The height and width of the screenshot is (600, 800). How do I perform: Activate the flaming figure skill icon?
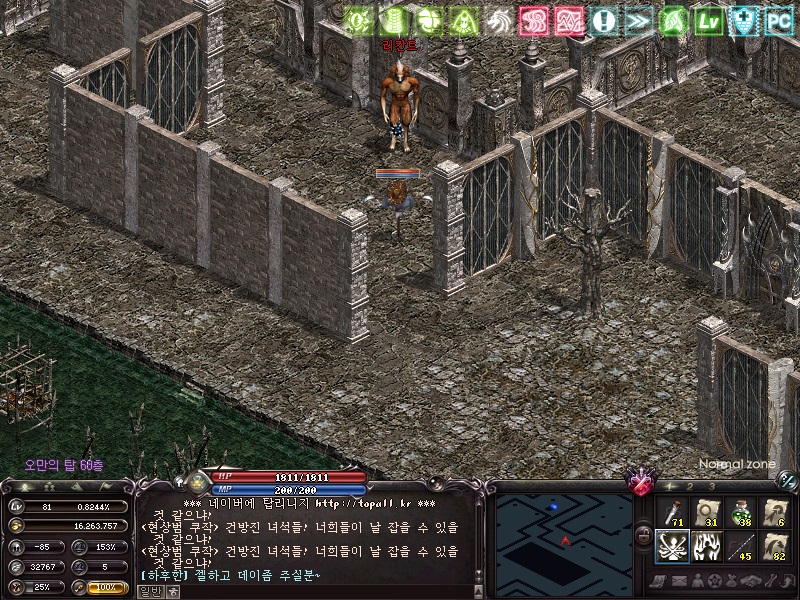pos(706,547)
